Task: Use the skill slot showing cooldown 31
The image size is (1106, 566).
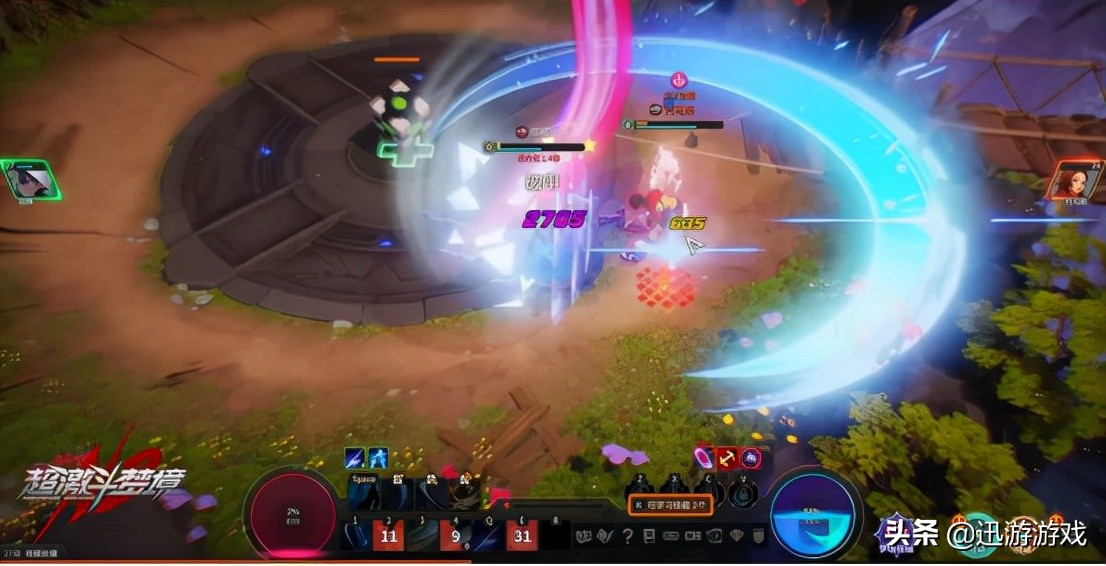Action: (x=521, y=536)
